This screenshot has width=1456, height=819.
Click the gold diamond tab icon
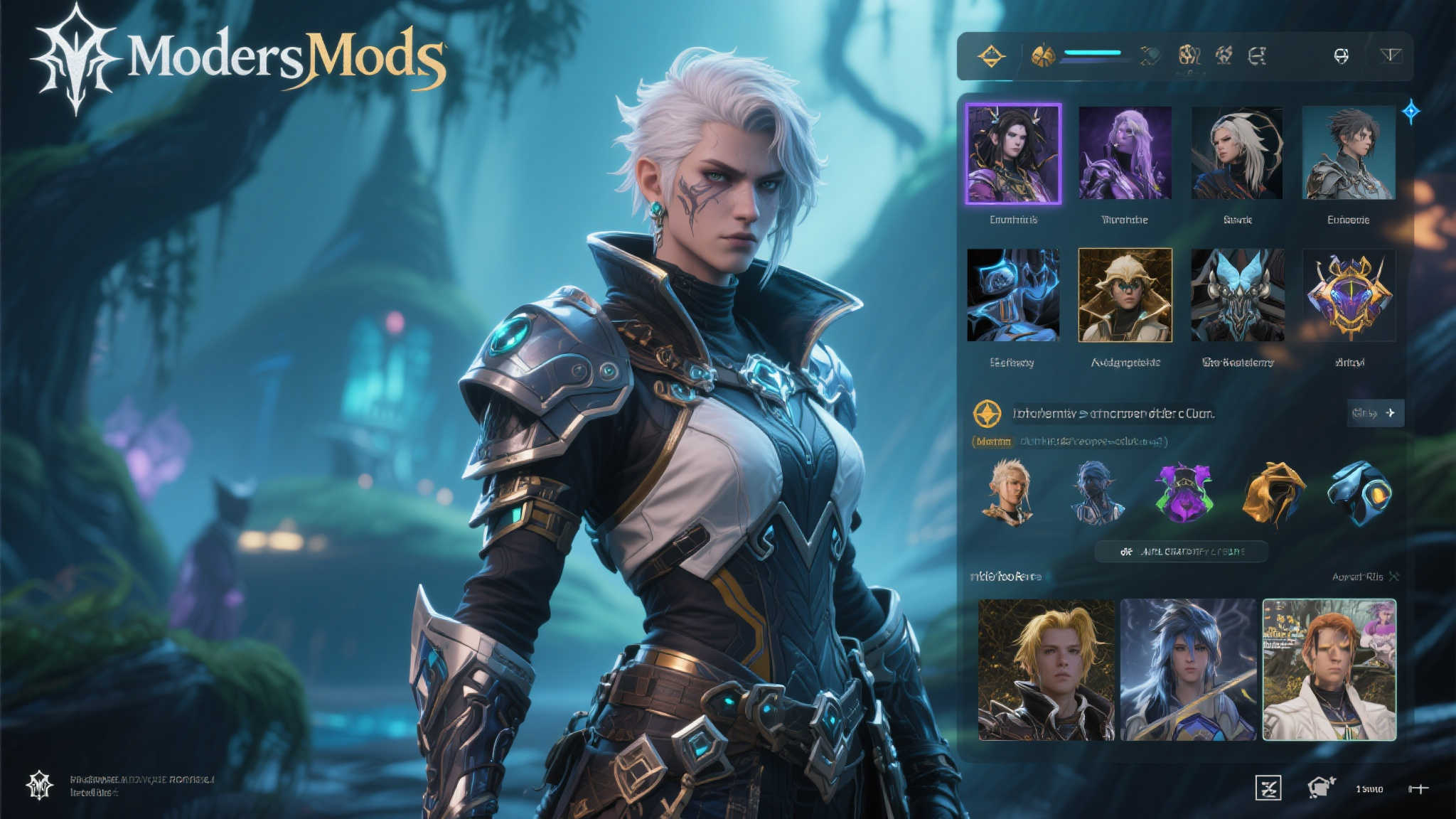click(x=991, y=55)
